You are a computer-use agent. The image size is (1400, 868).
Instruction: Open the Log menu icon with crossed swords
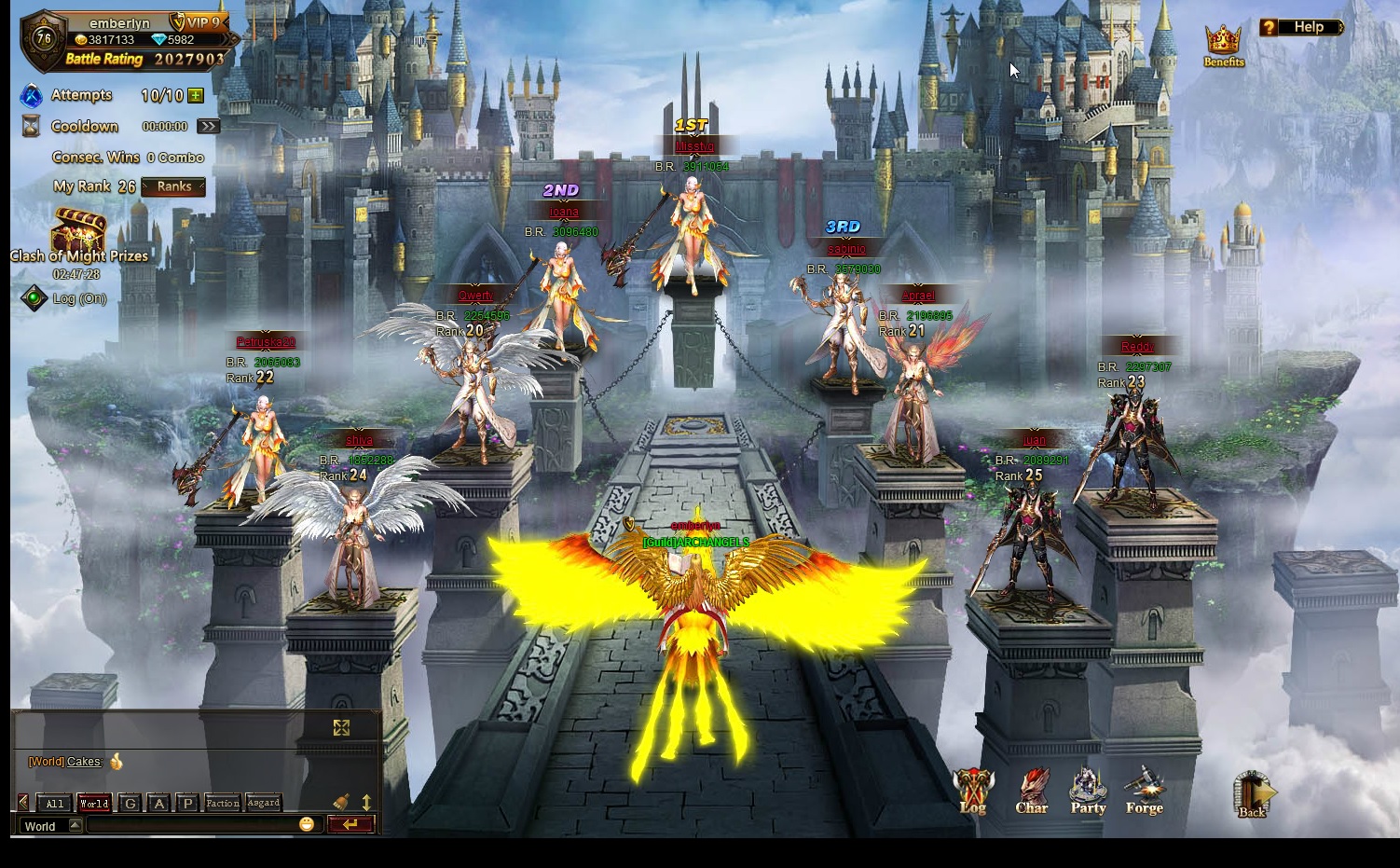[972, 791]
